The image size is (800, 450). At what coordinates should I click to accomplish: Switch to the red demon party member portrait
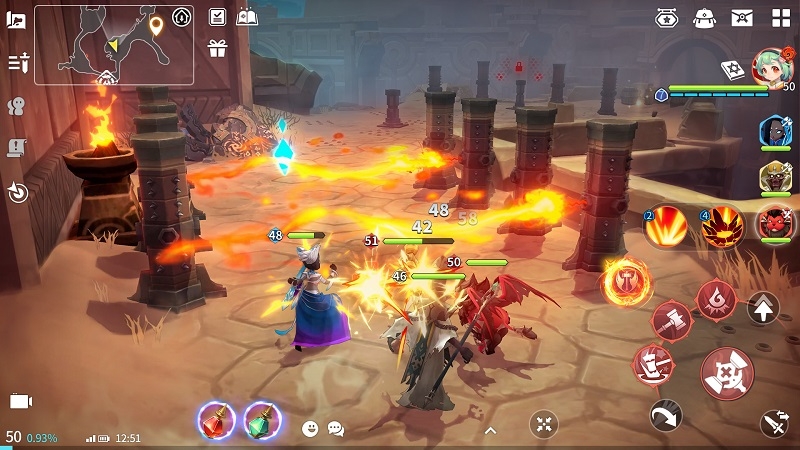point(775,222)
